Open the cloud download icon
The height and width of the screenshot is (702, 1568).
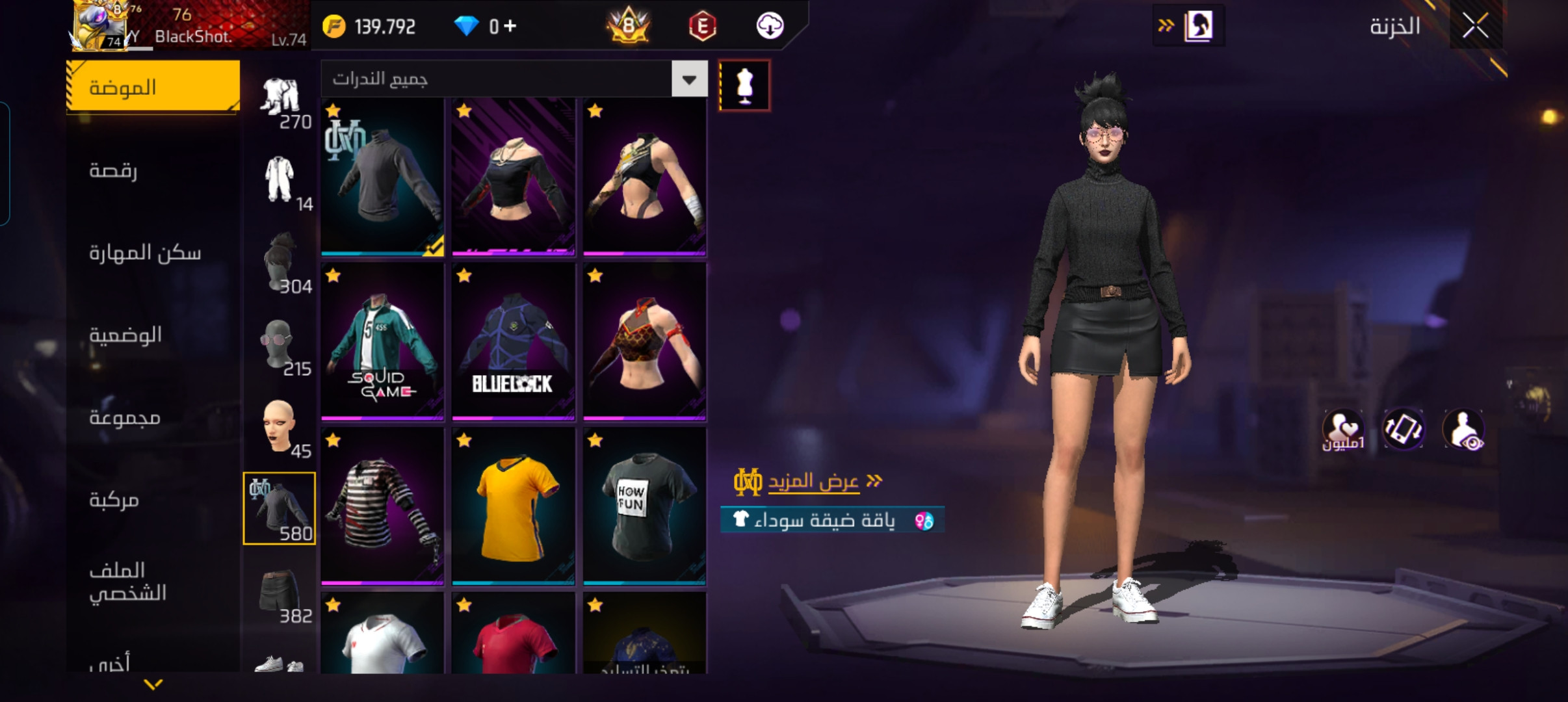pyautogui.click(x=770, y=26)
